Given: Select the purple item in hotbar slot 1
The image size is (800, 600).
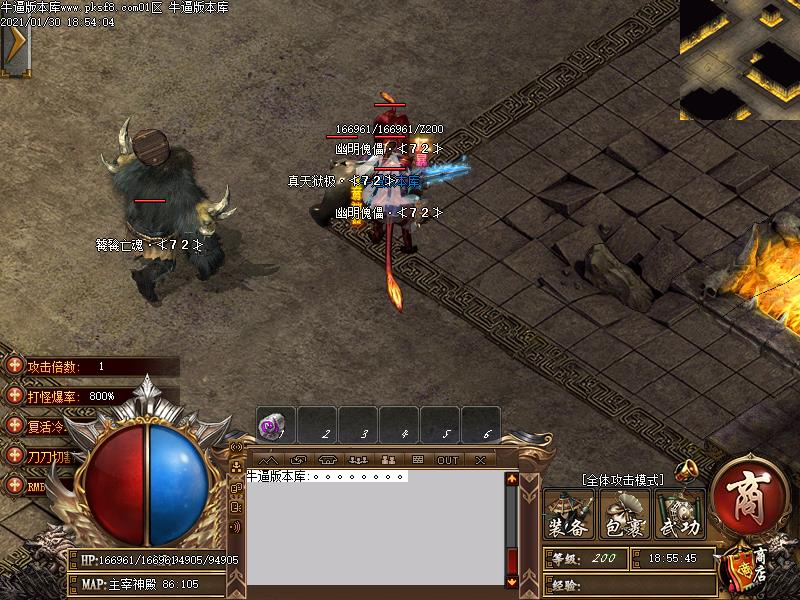Looking at the screenshot, I should coord(271,426).
